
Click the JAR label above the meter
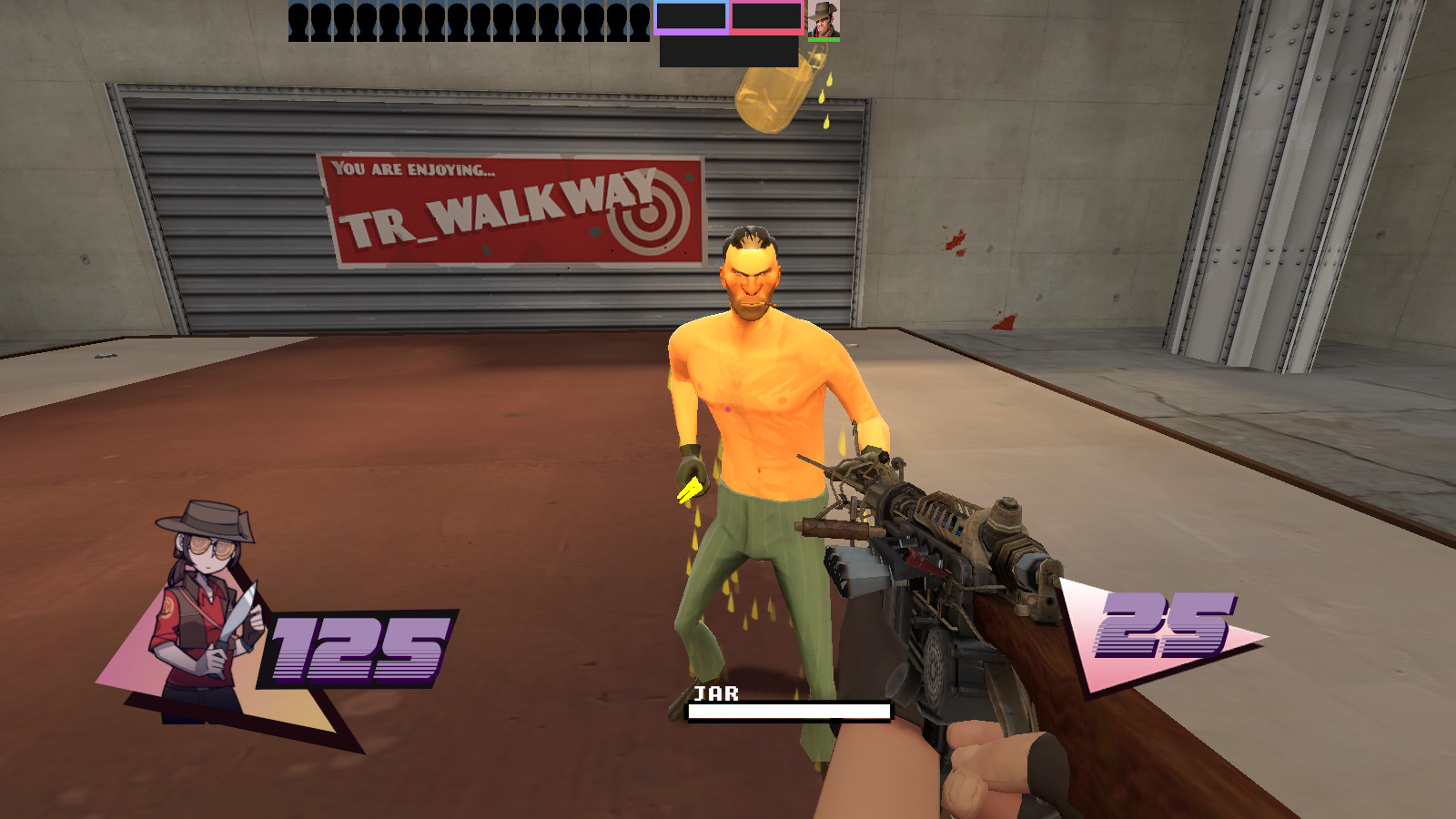coord(718,694)
